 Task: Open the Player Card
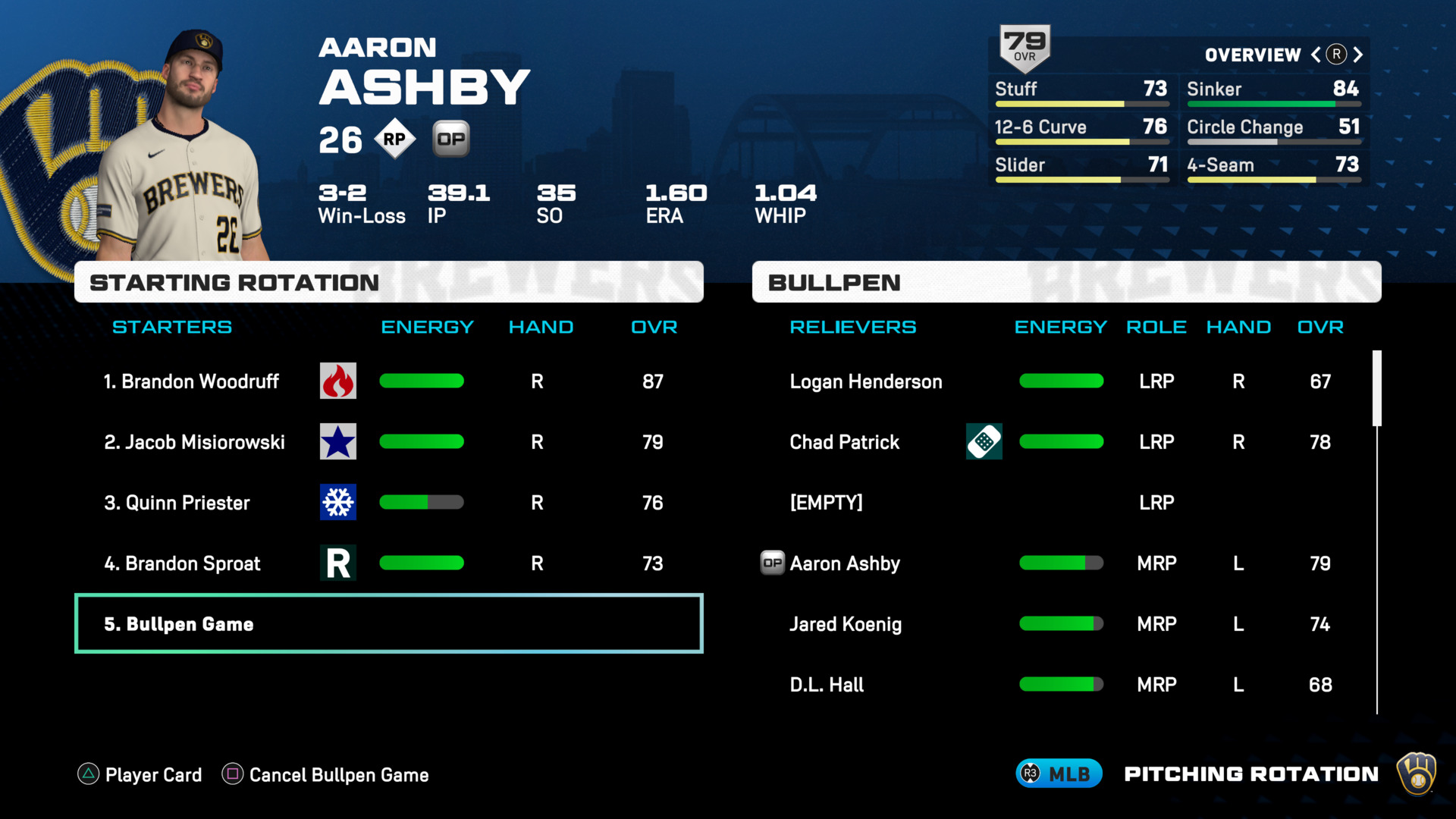pyautogui.click(x=140, y=774)
